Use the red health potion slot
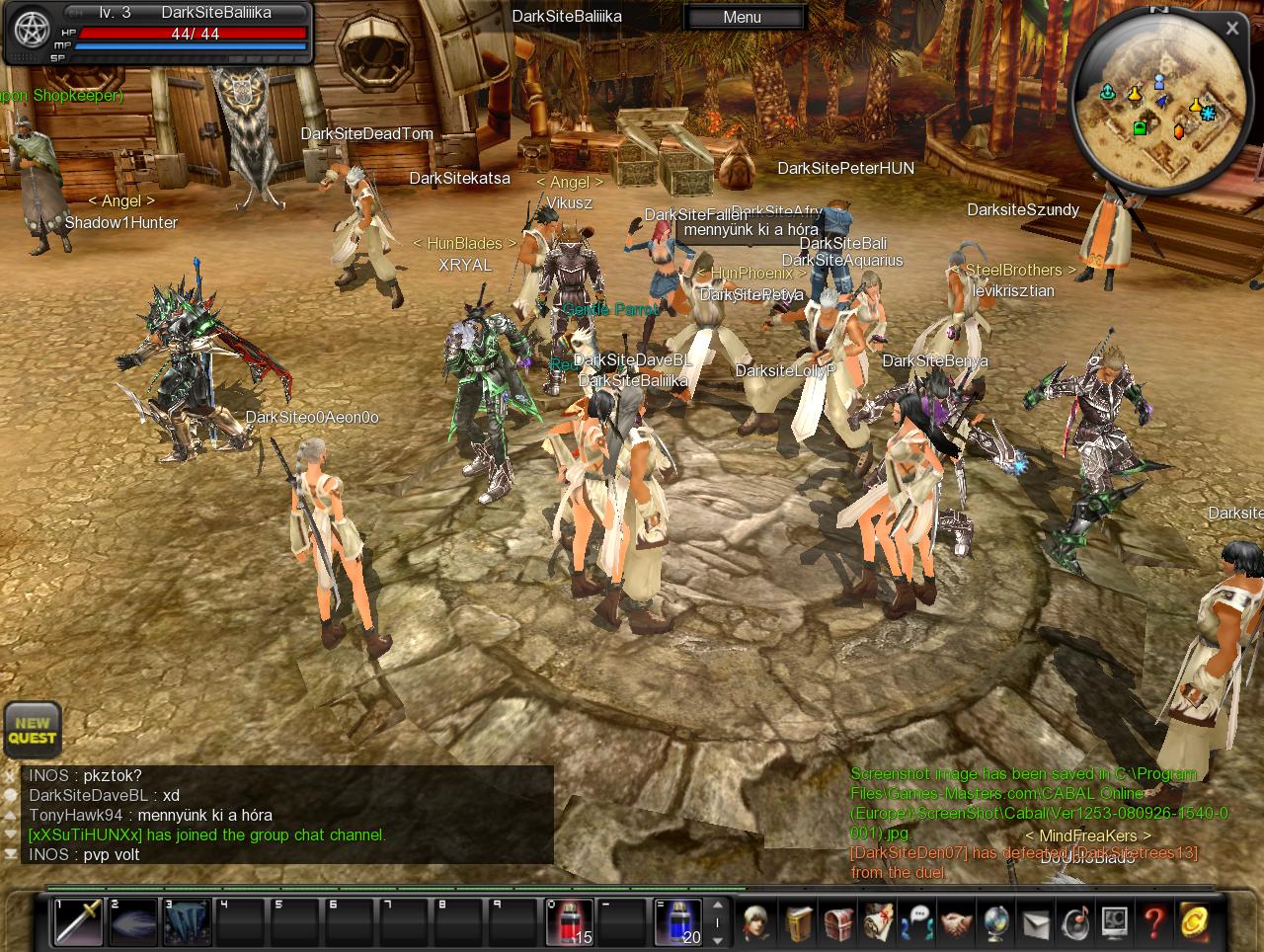1264x952 pixels. click(570, 921)
